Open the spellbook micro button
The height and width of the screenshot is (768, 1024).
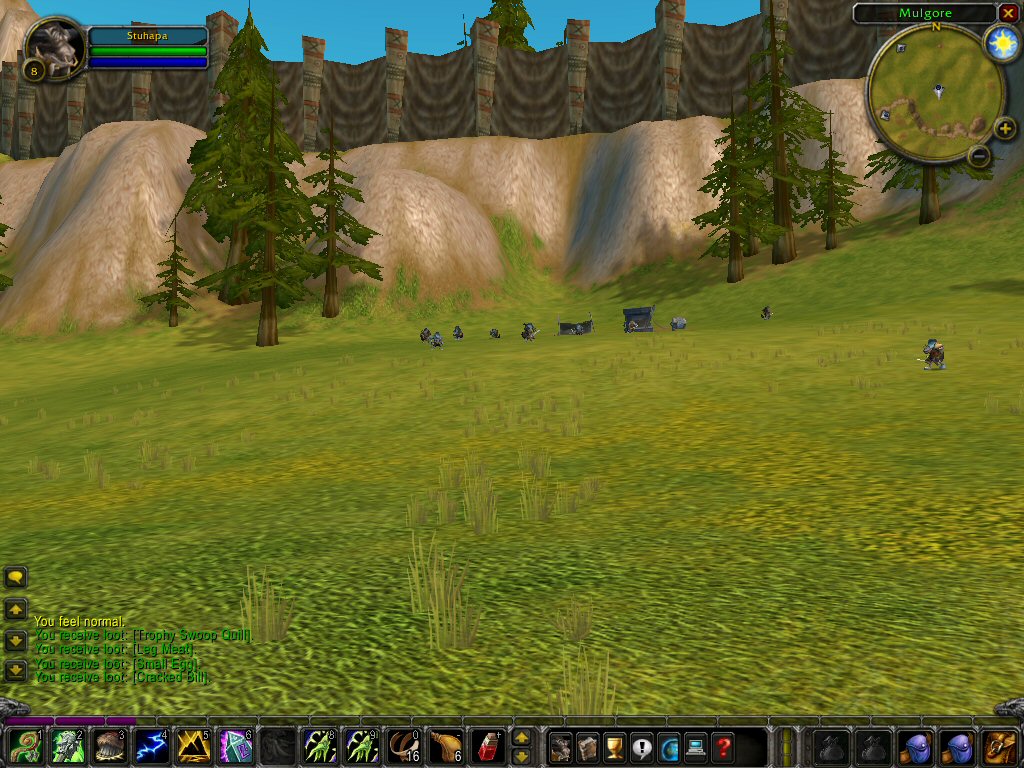pos(588,746)
